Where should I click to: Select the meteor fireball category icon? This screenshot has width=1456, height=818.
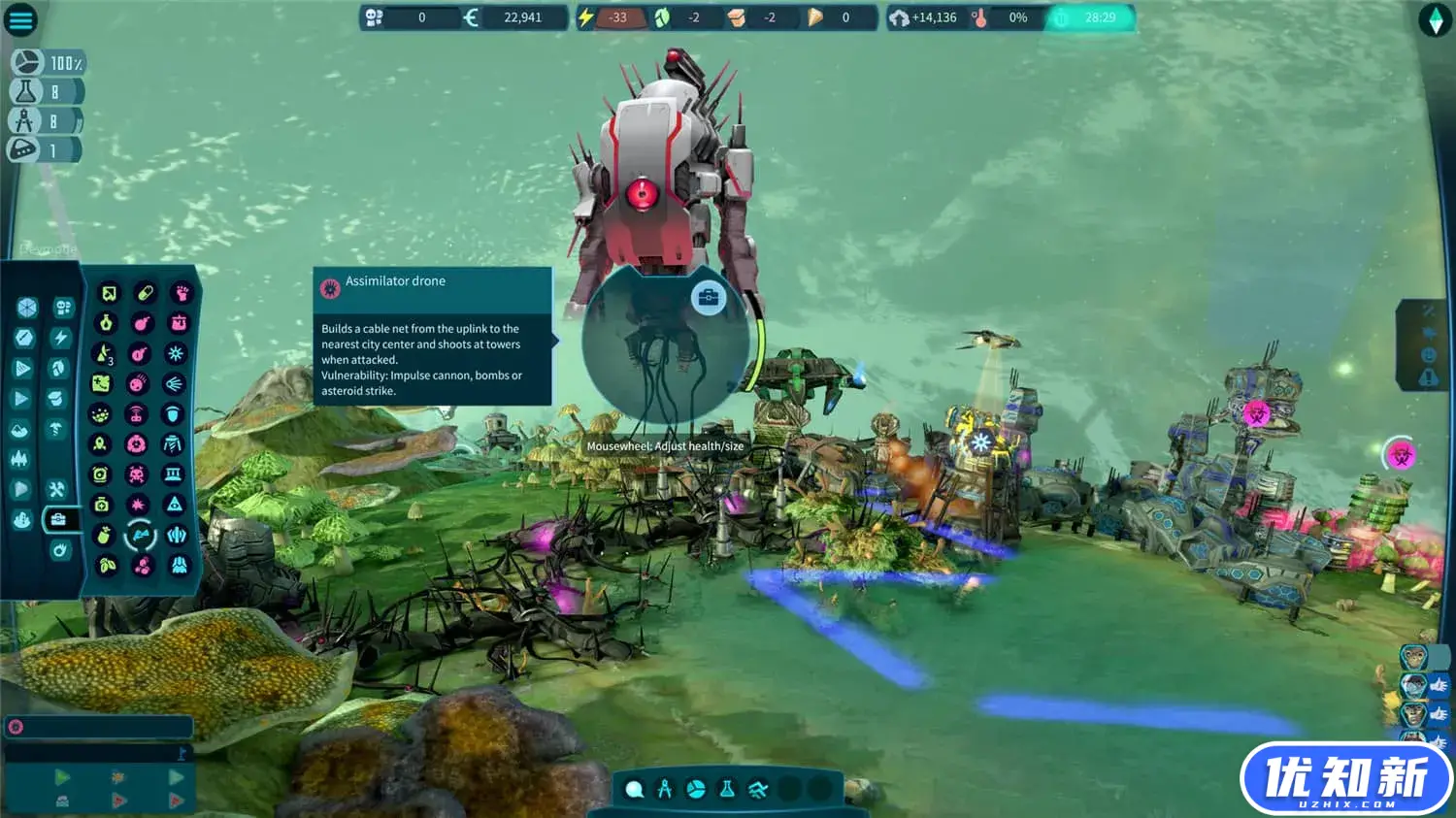pos(60,551)
